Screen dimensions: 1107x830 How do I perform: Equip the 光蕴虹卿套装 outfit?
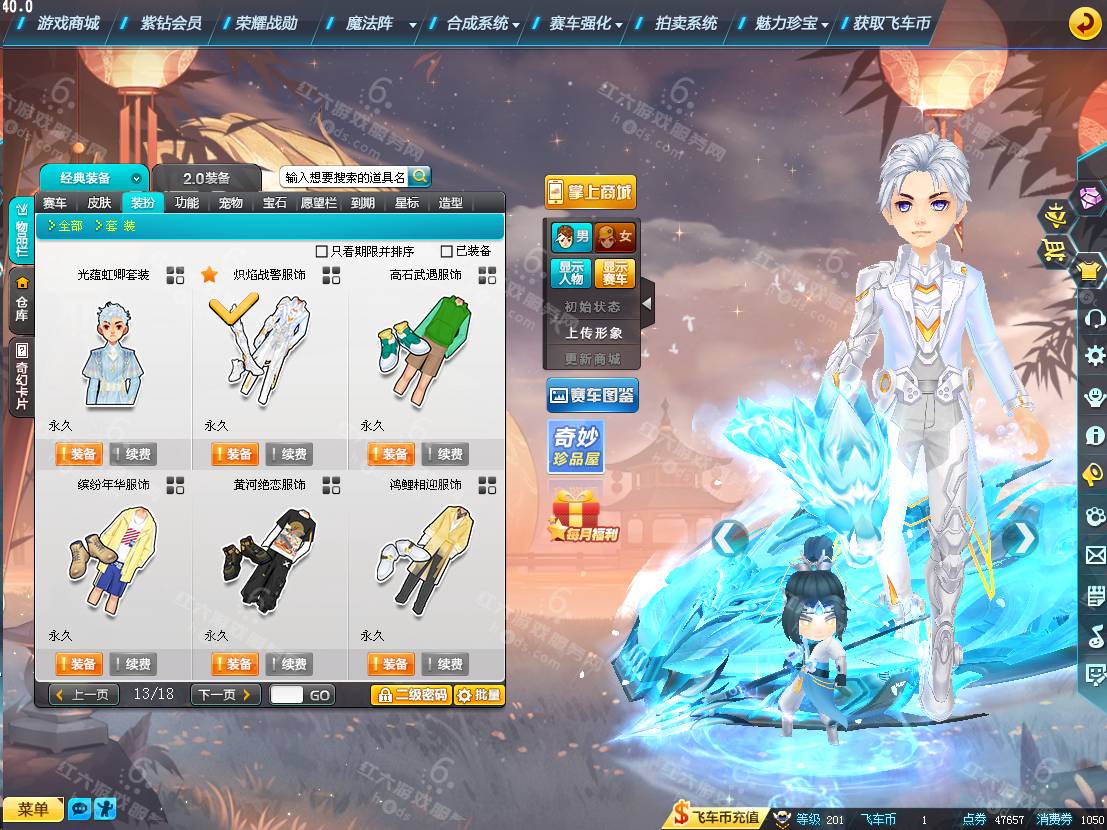(x=77, y=454)
